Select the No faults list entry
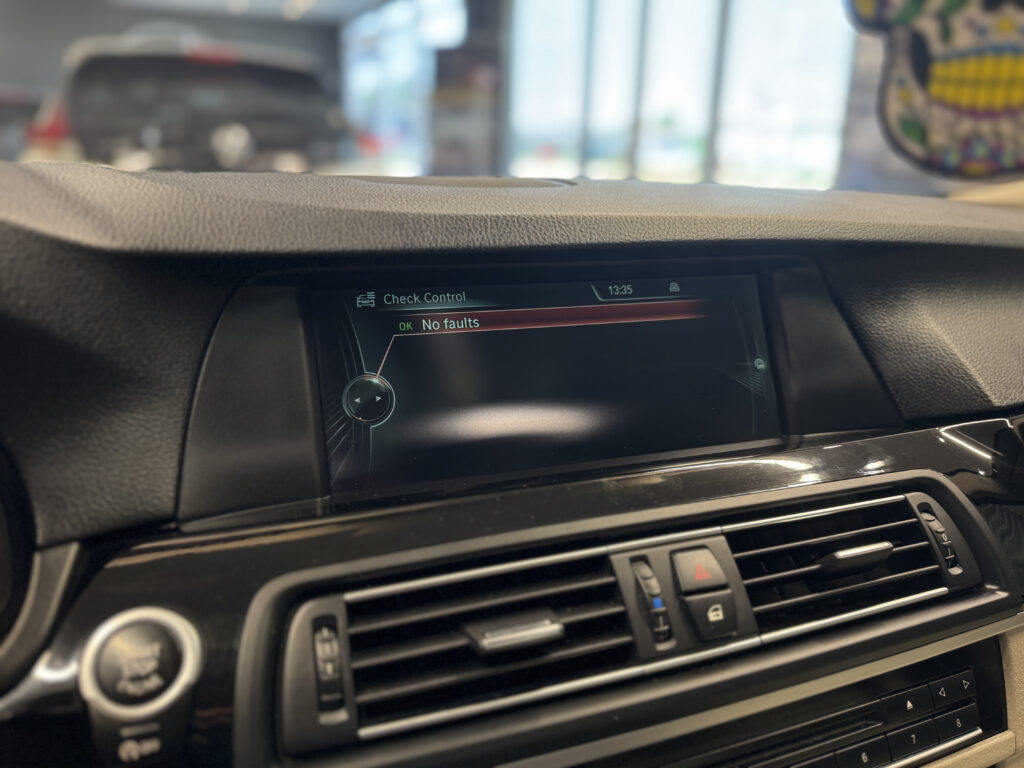Image resolution: width=1024 pixels, height=768 pixels. tap(450, 323)
